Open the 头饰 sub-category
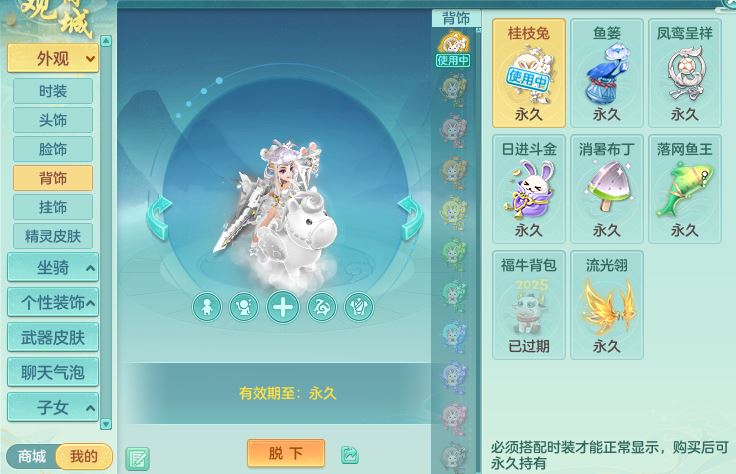Viewport: 736px width, 474px height. point(53,120)
